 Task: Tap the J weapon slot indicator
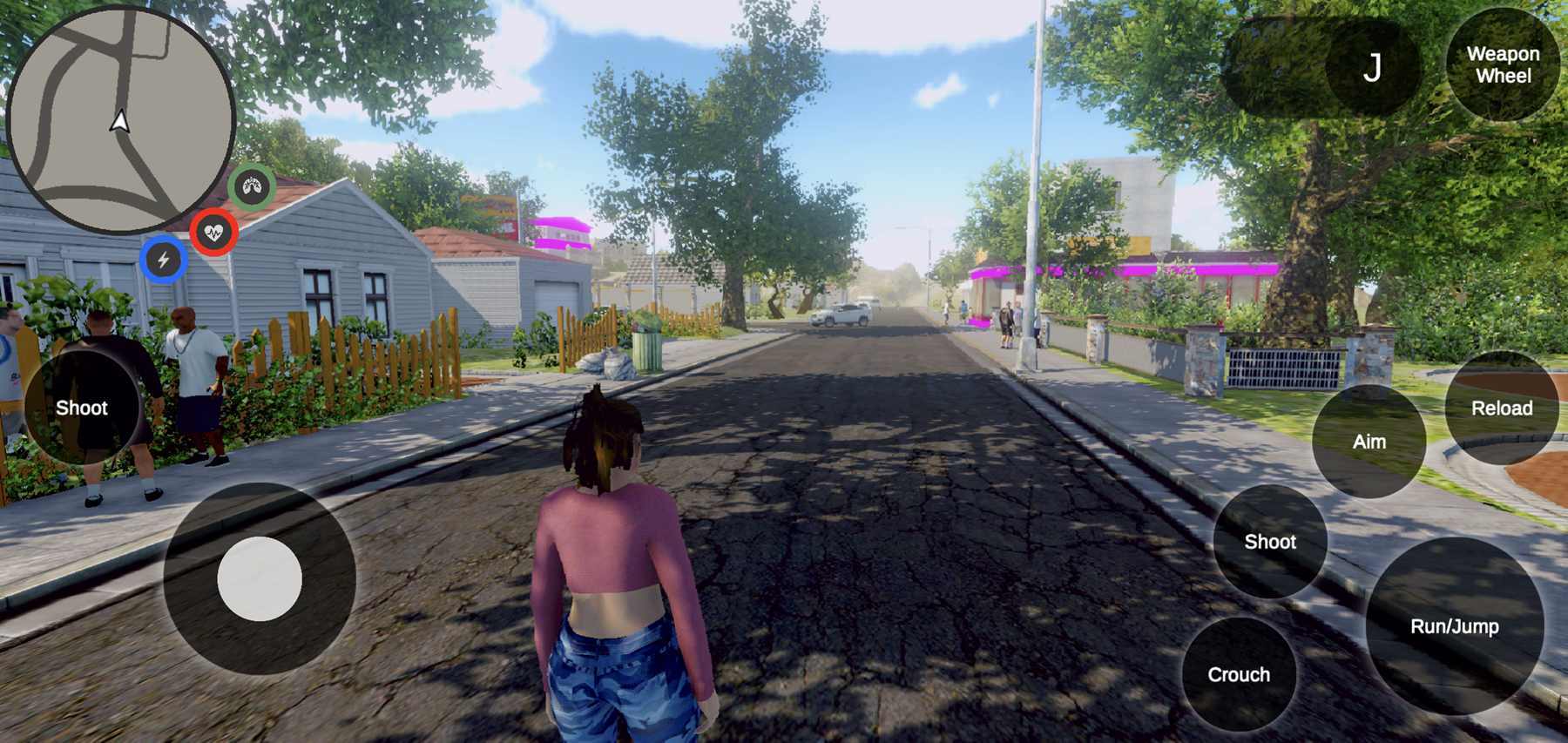point(1375,65)
